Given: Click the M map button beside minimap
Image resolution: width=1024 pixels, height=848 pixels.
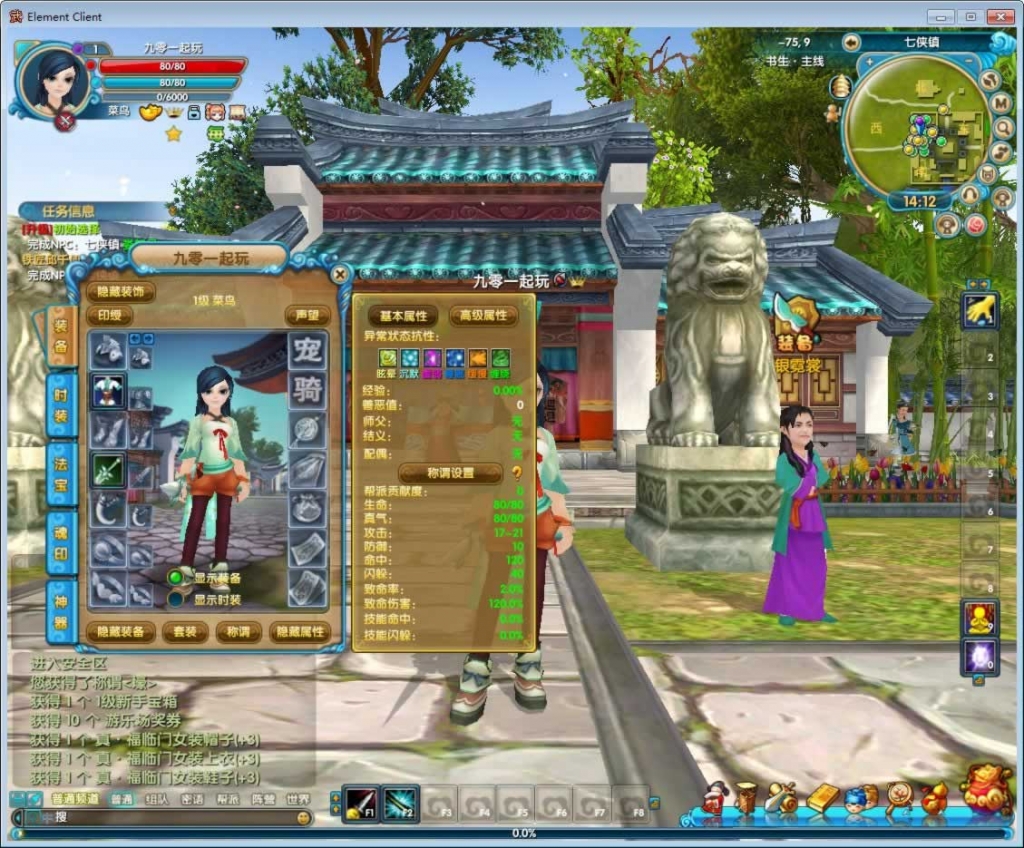Looking at the screenshot, I should (1001, 103).
